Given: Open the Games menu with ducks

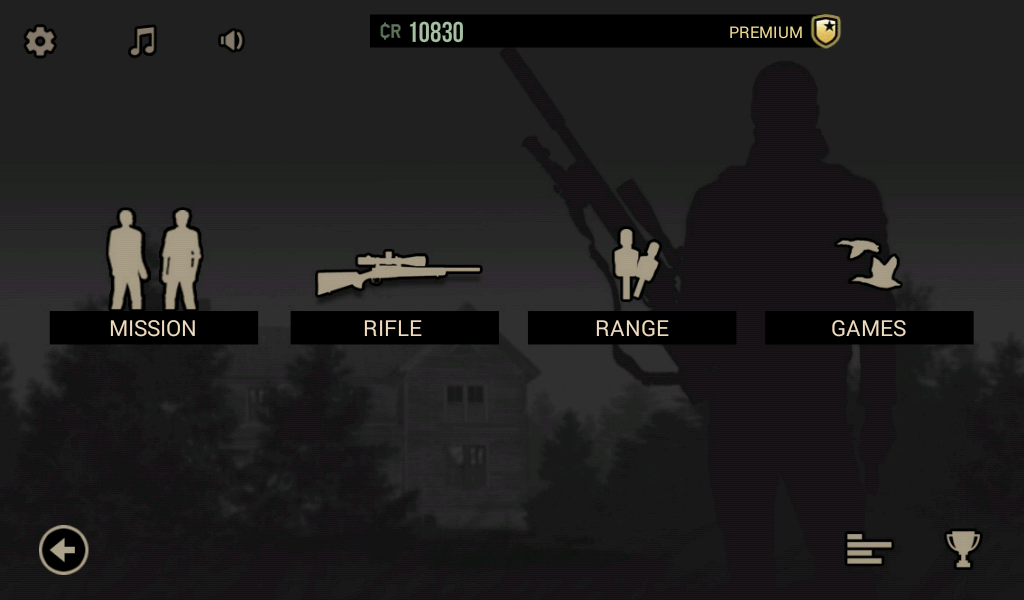Looking at the screenshot, I should pyautogui.click(x=868, y=327).
